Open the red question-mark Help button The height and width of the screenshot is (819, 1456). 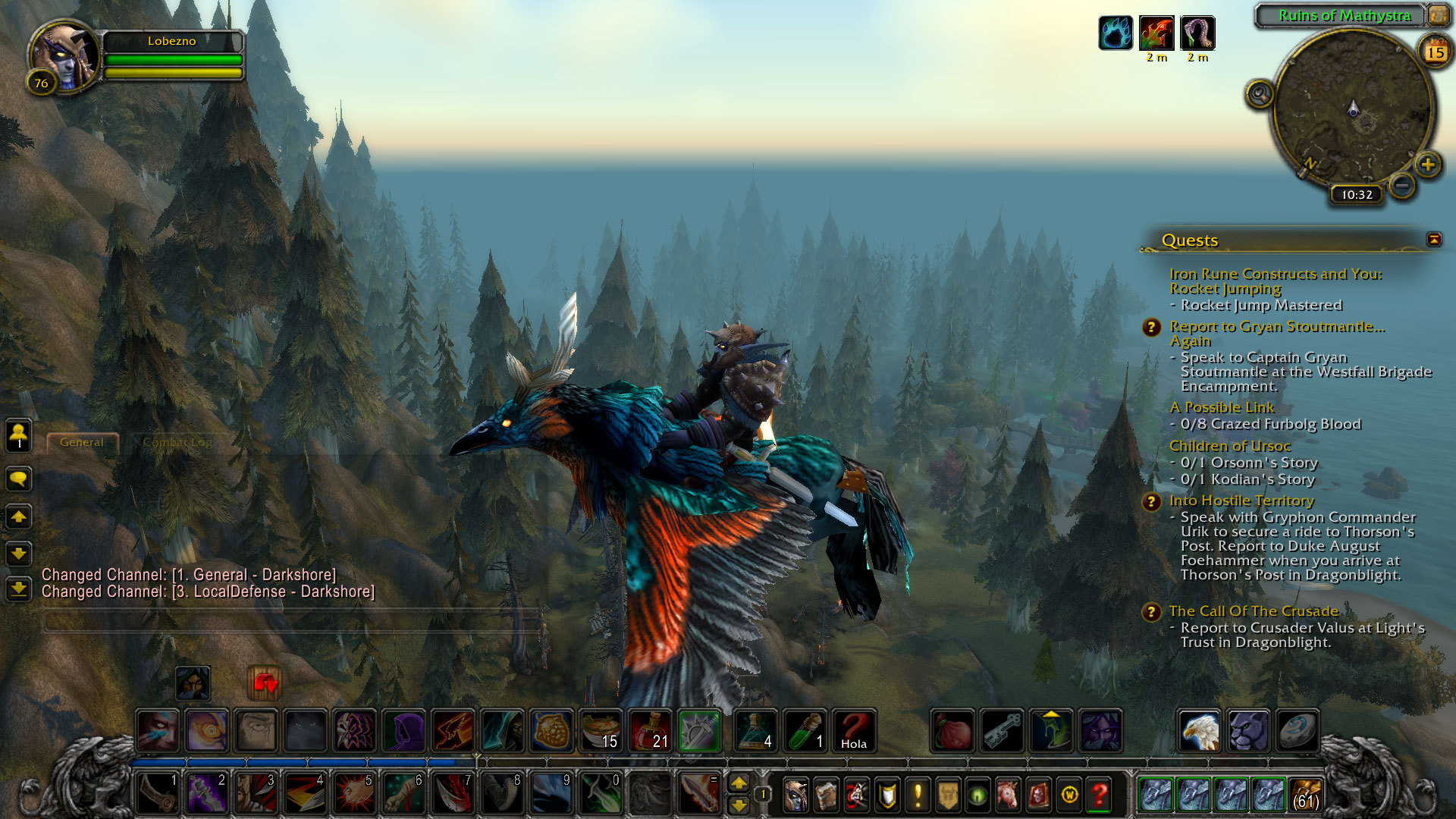tap(1099, 795)
